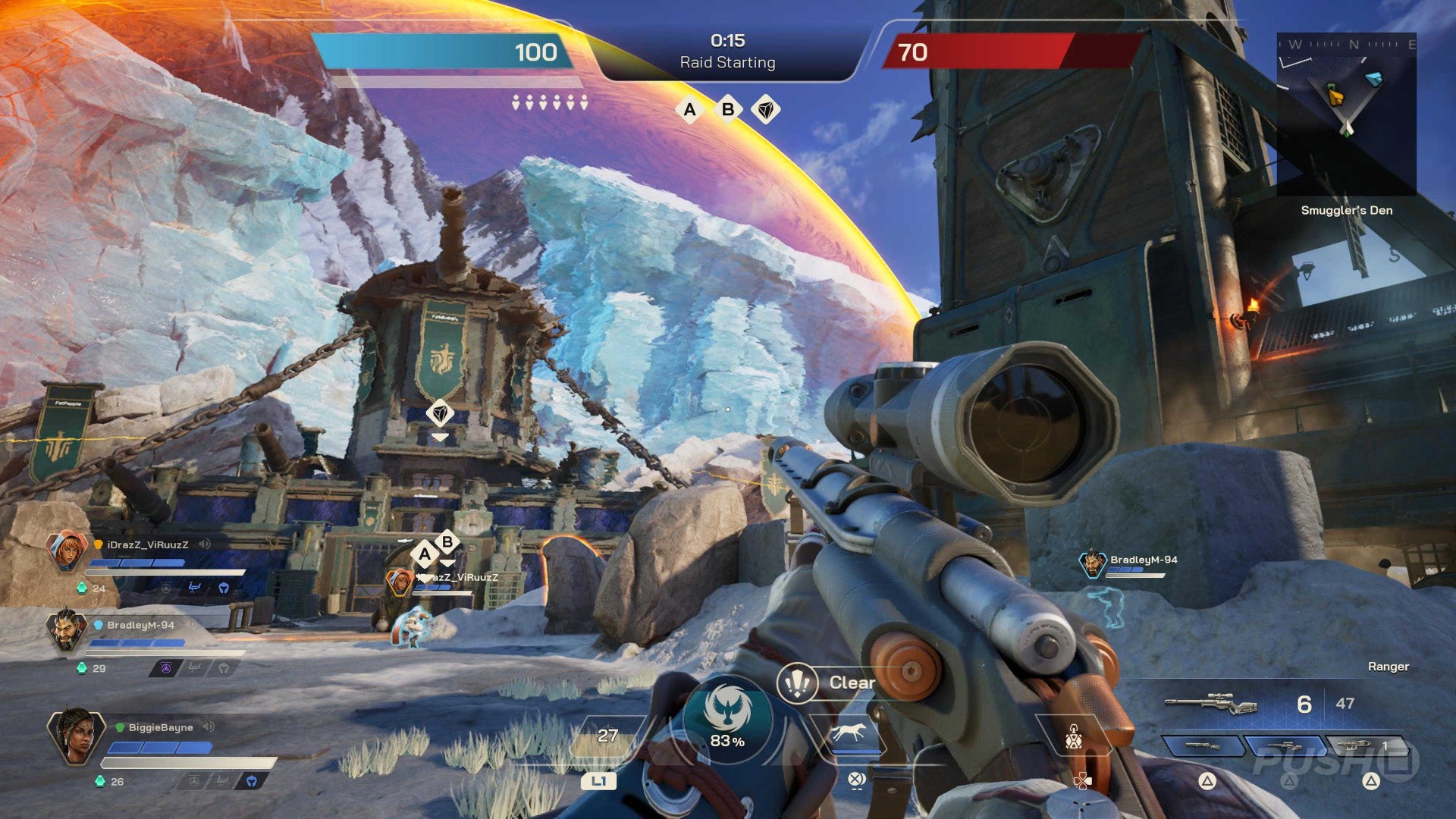
Task: Select BiggieBayne's player portrait
Action: coord(74,735)
